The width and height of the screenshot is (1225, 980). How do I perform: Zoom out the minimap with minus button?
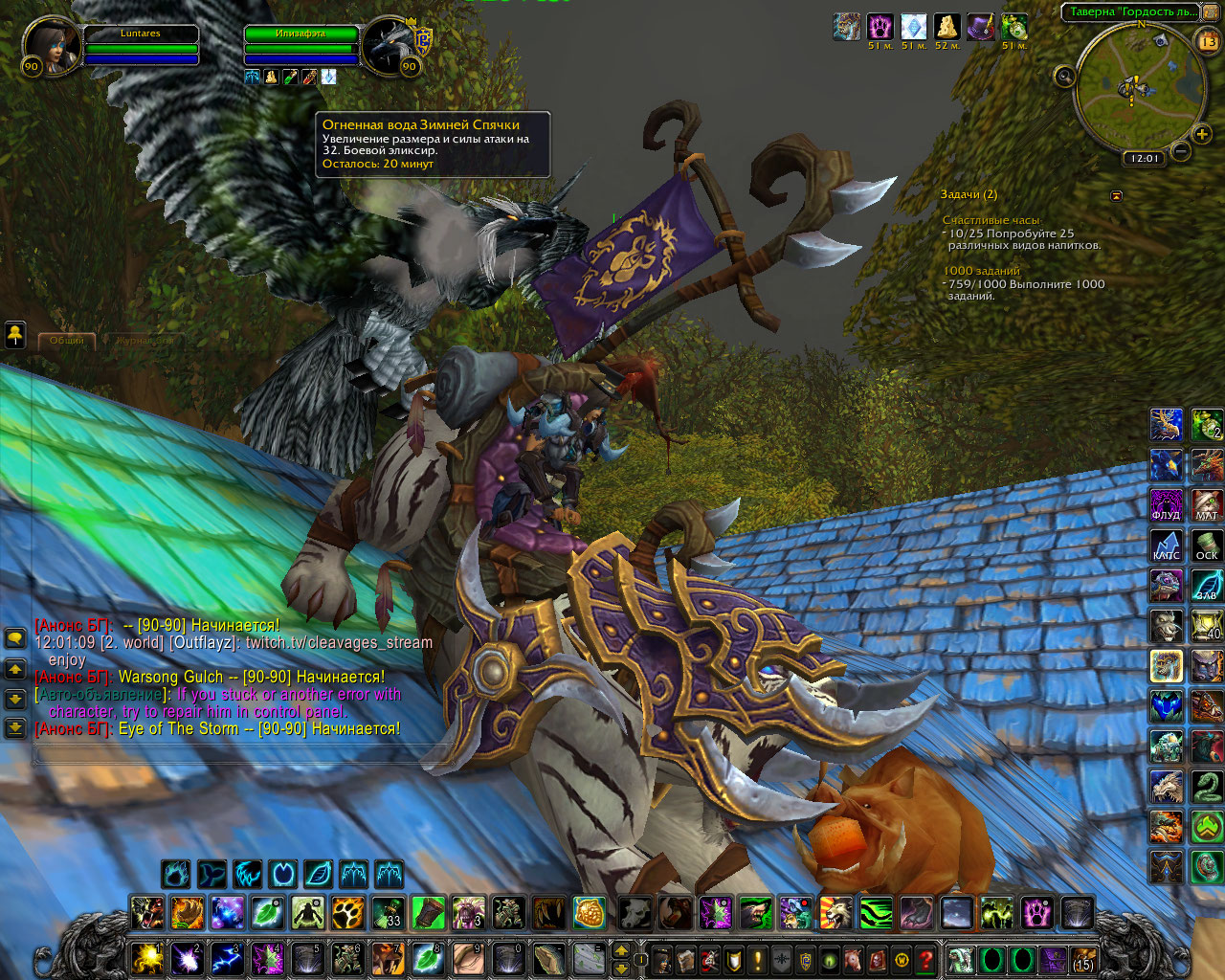pyautogui.click(x=1181, y=150)
